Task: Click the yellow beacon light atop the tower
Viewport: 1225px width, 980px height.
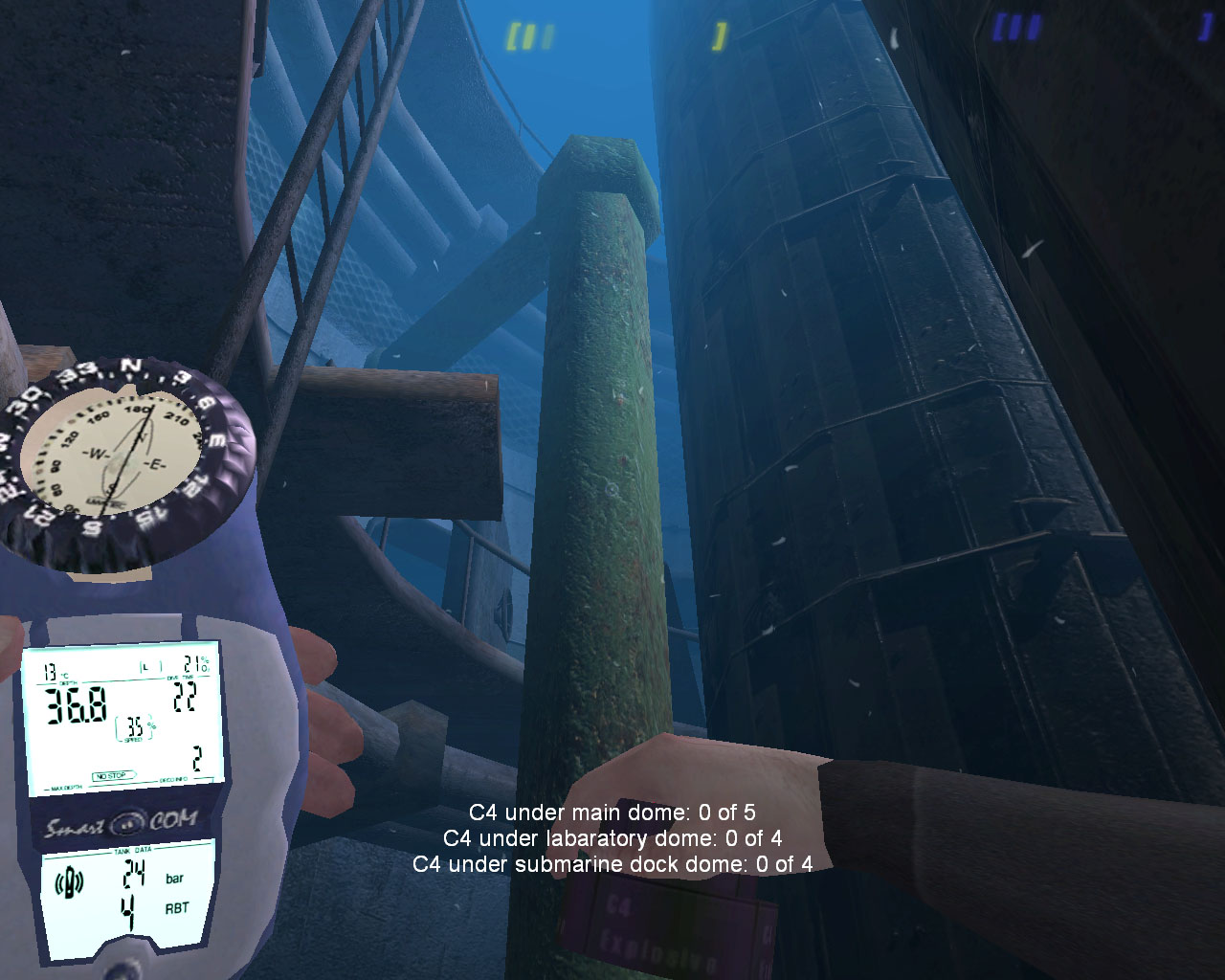Action: pyautogui.click(x=718, y=35)
